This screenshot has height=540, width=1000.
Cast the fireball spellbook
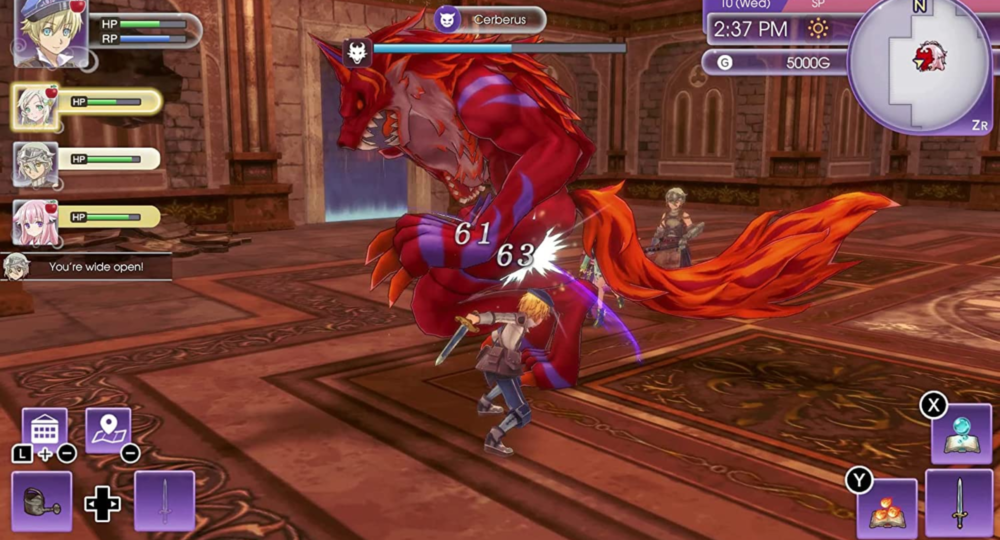click(886, 508)
